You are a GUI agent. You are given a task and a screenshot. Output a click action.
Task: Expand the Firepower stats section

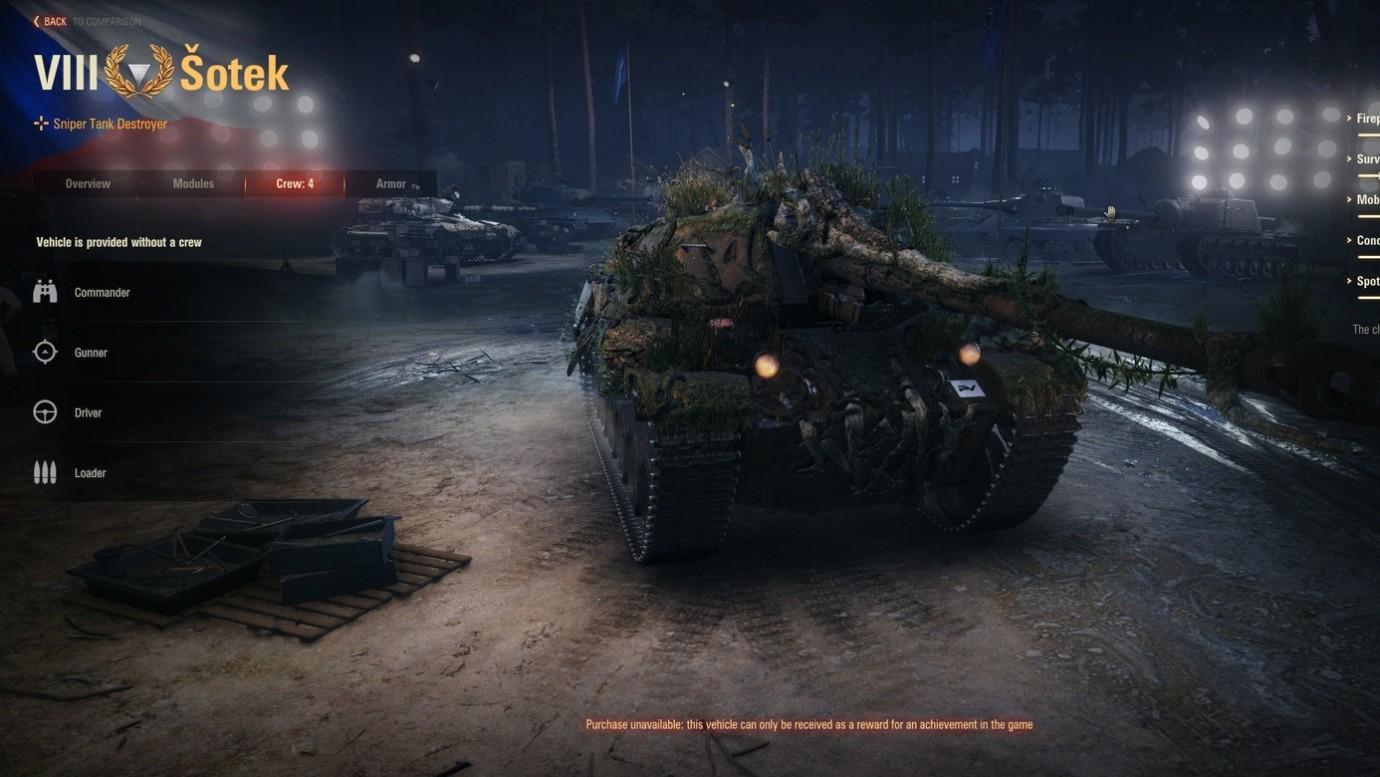(x=1365, y=117)
